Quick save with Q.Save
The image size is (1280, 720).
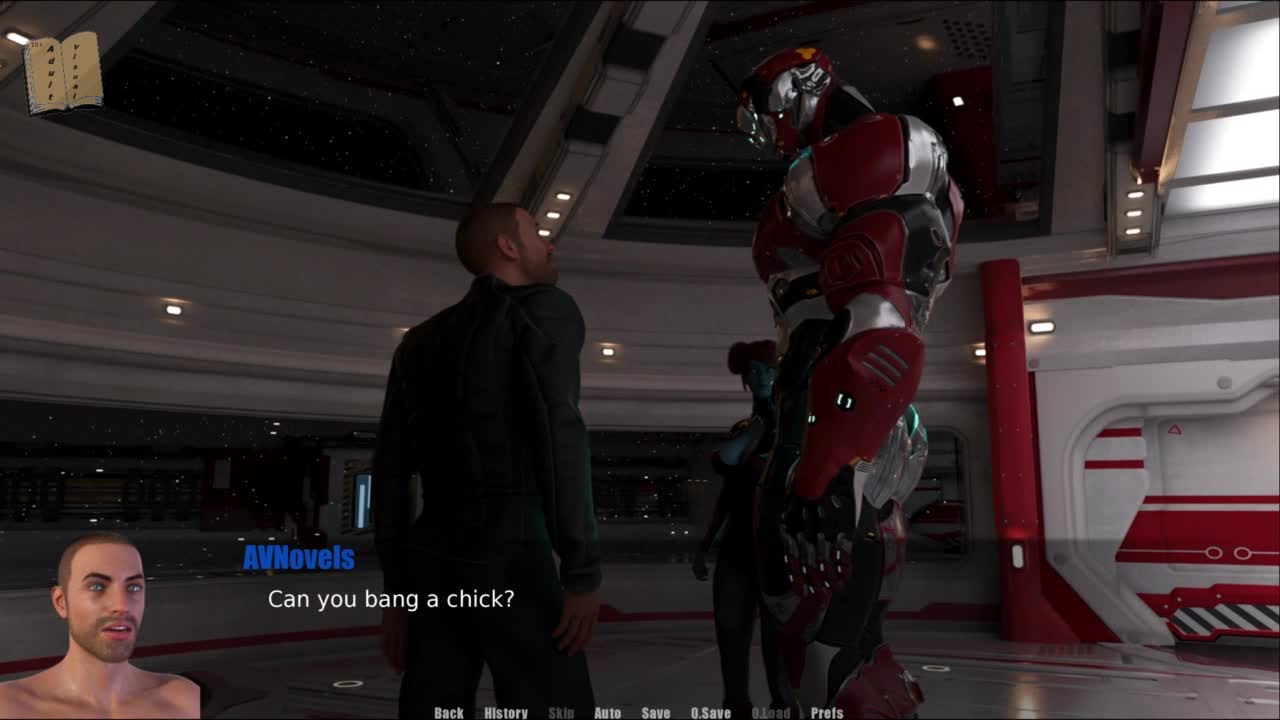tap(711, 713)
